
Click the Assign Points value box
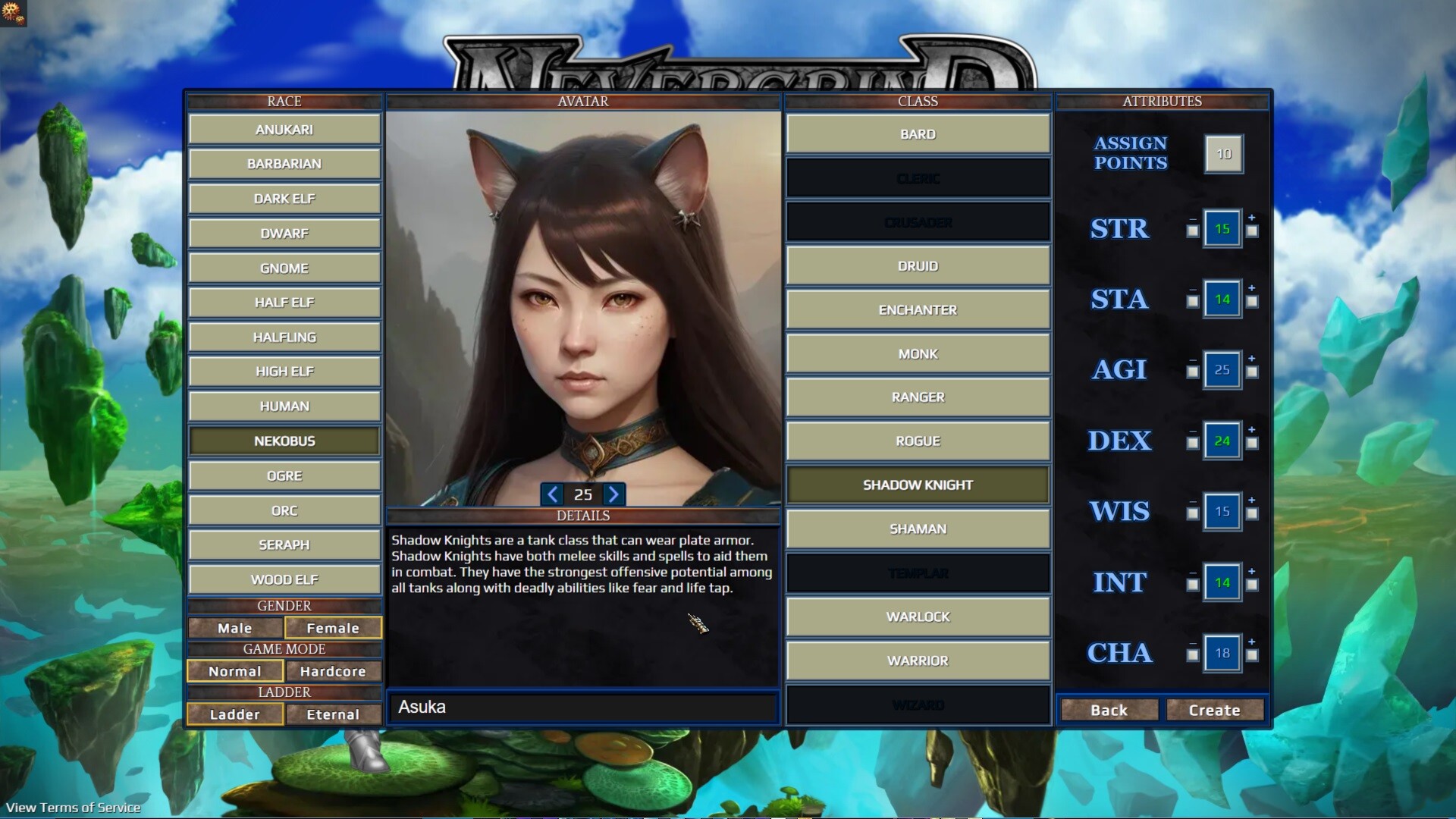click(x=1223, y=154)
